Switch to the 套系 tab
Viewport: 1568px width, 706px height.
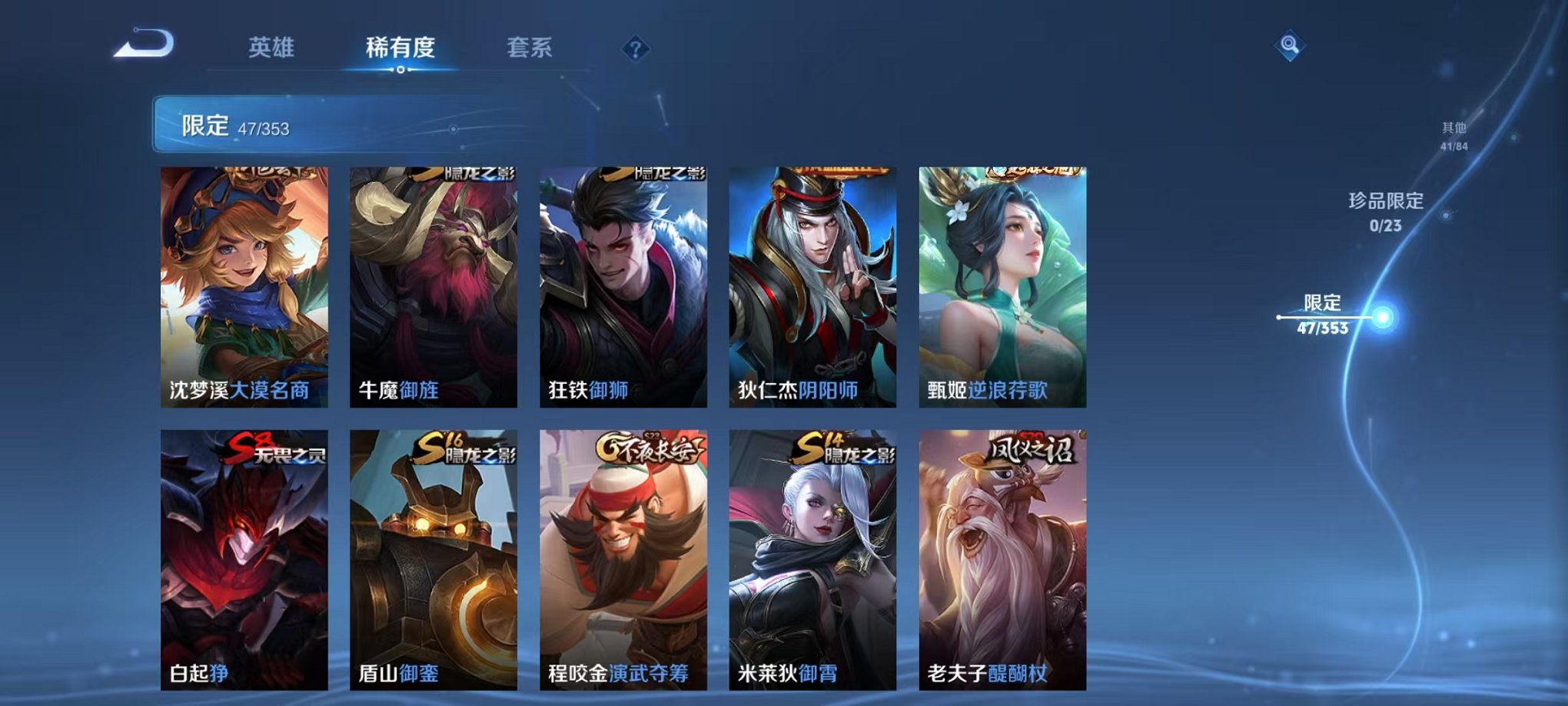point(531,48)
